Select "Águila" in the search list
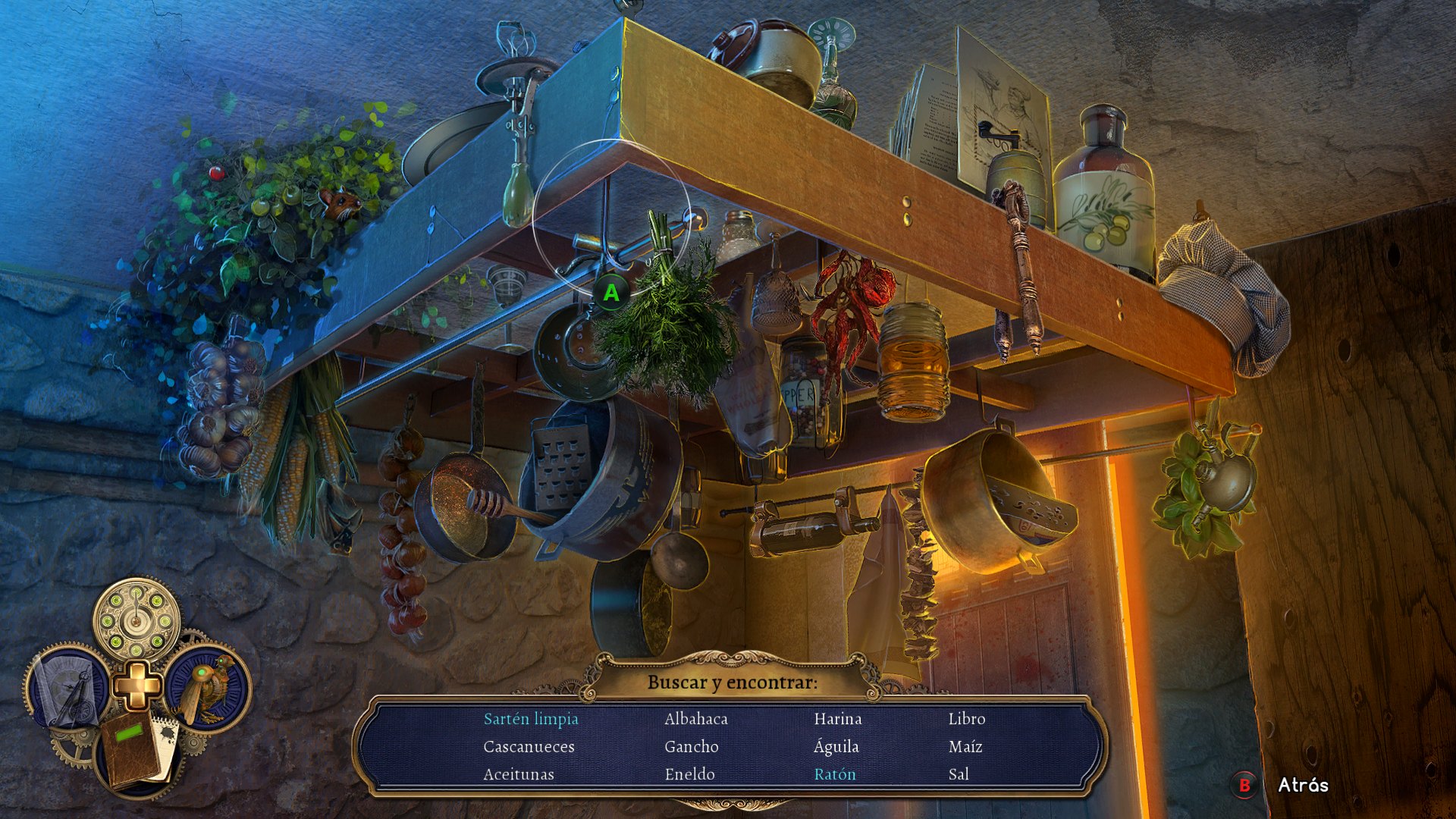Screen dimensions: 1456x819 [x=836, y=747]
